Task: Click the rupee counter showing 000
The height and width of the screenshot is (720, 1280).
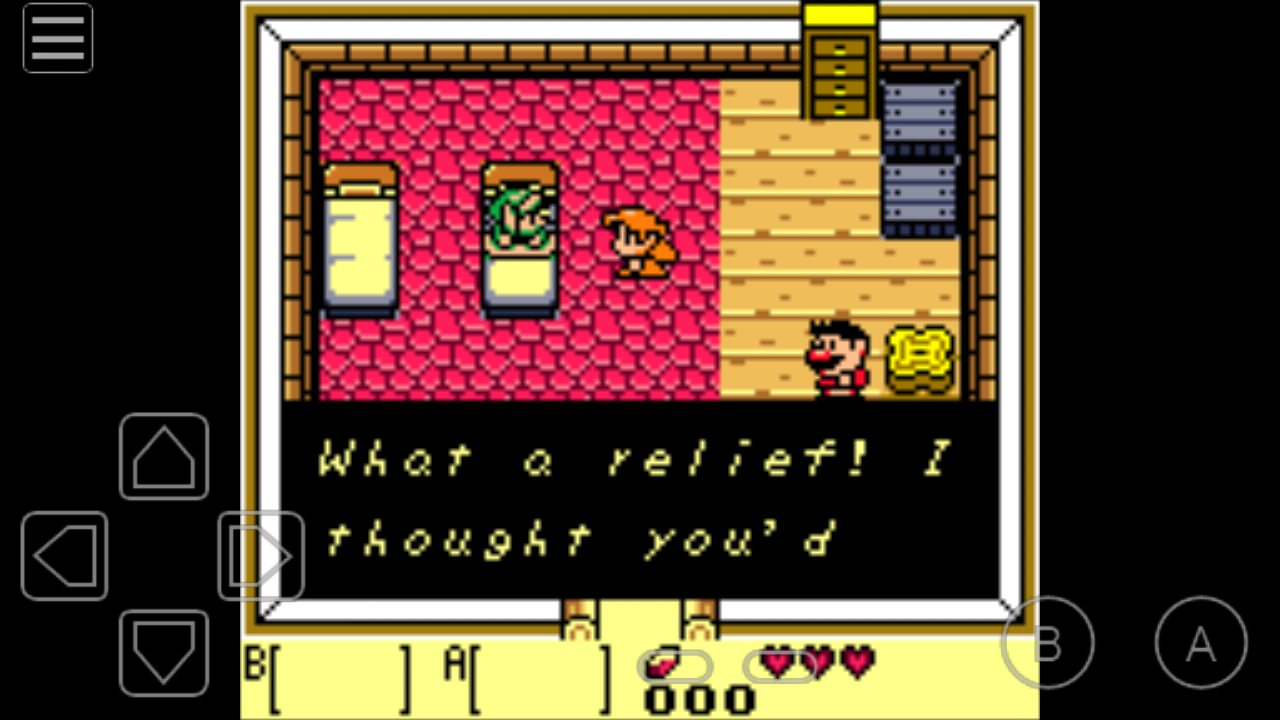Action: tap(700, 698)
